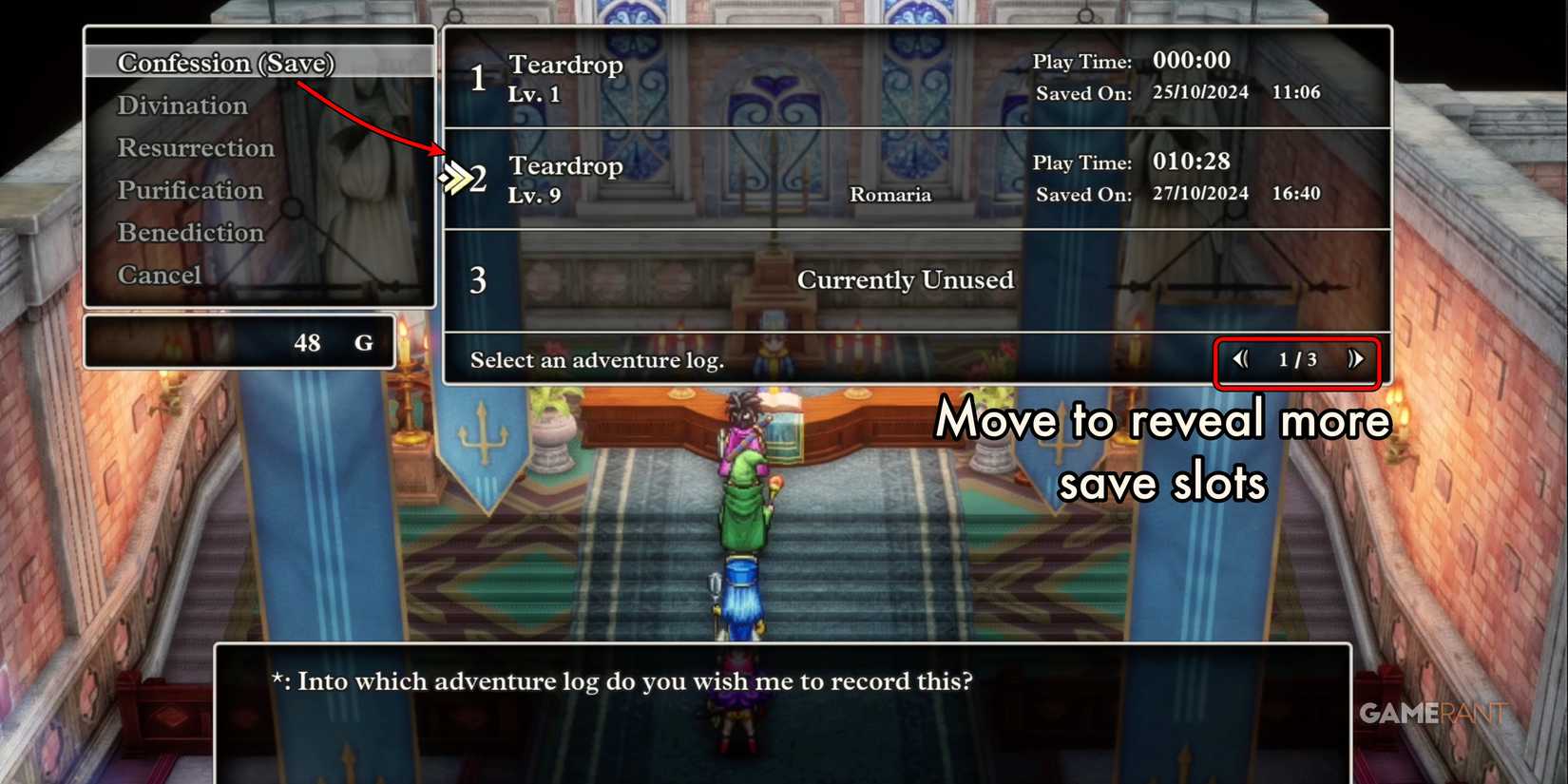Select the Resurrection service

(x=196, y=147)
